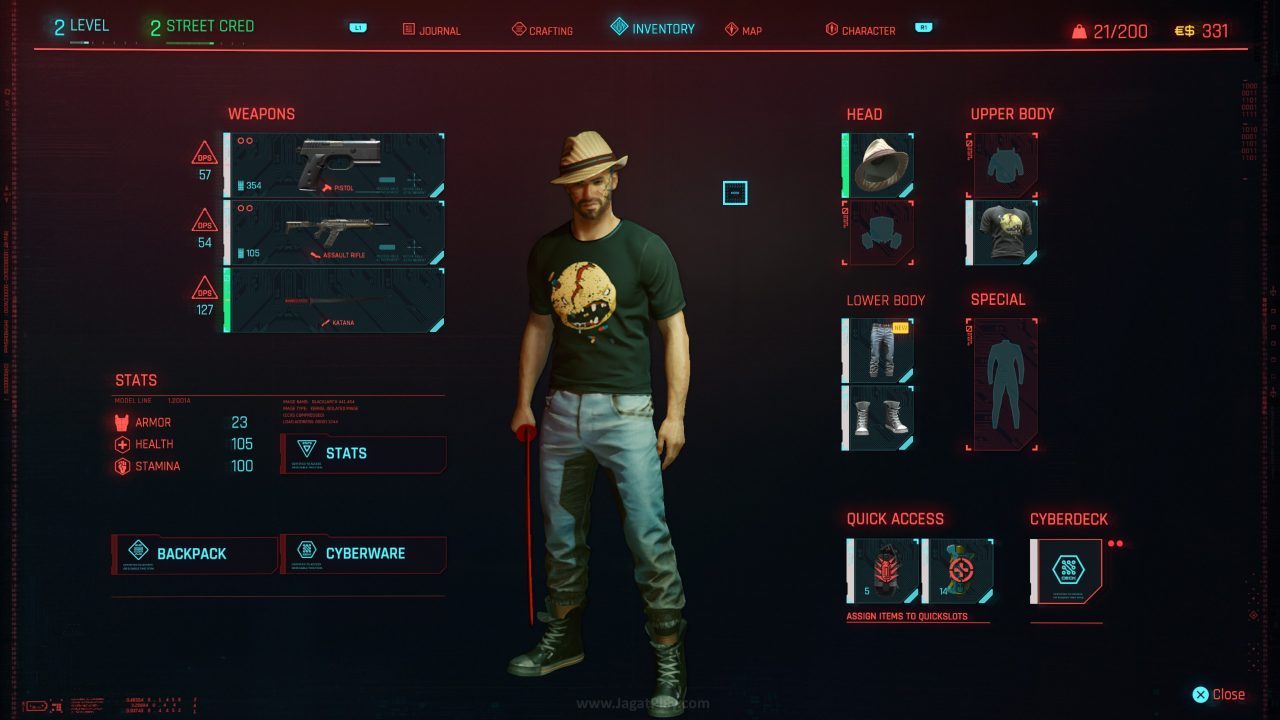Select the empty Special outfit slot

point(1003,384)
